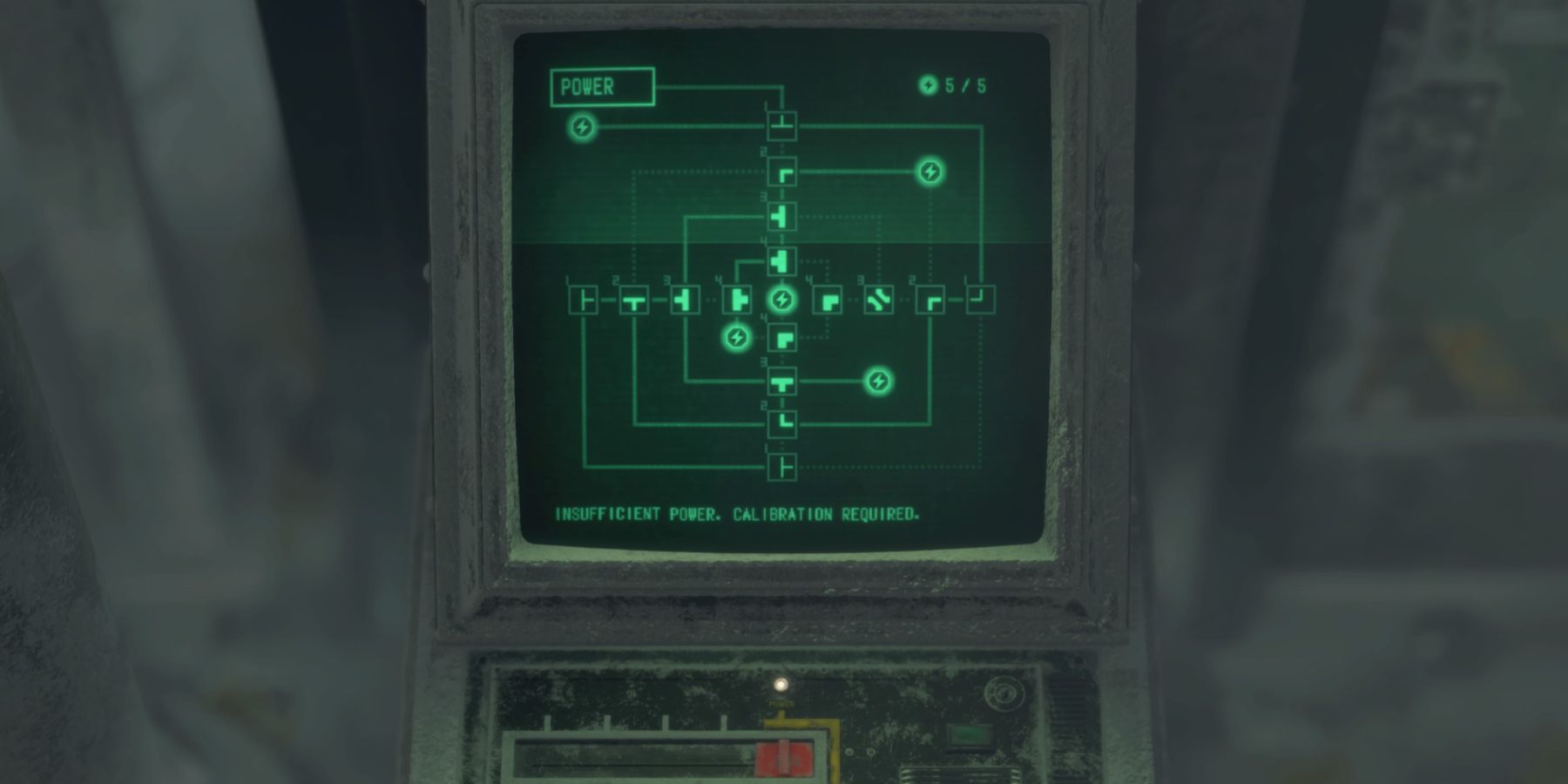Select the central lightning bolt node
The width and height of the screenshot is (1568, 784).
781,301
